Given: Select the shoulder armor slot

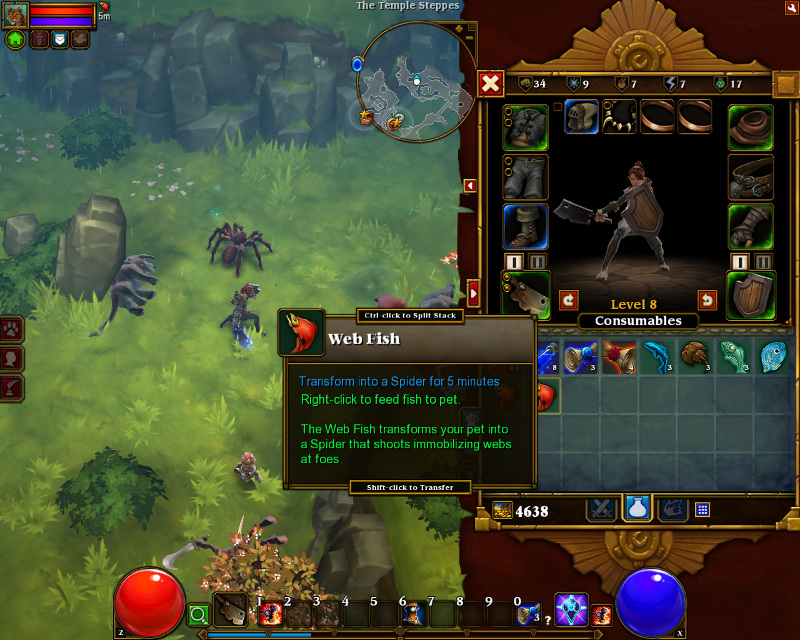Looking at the screenshot, I should pos(751,128).
